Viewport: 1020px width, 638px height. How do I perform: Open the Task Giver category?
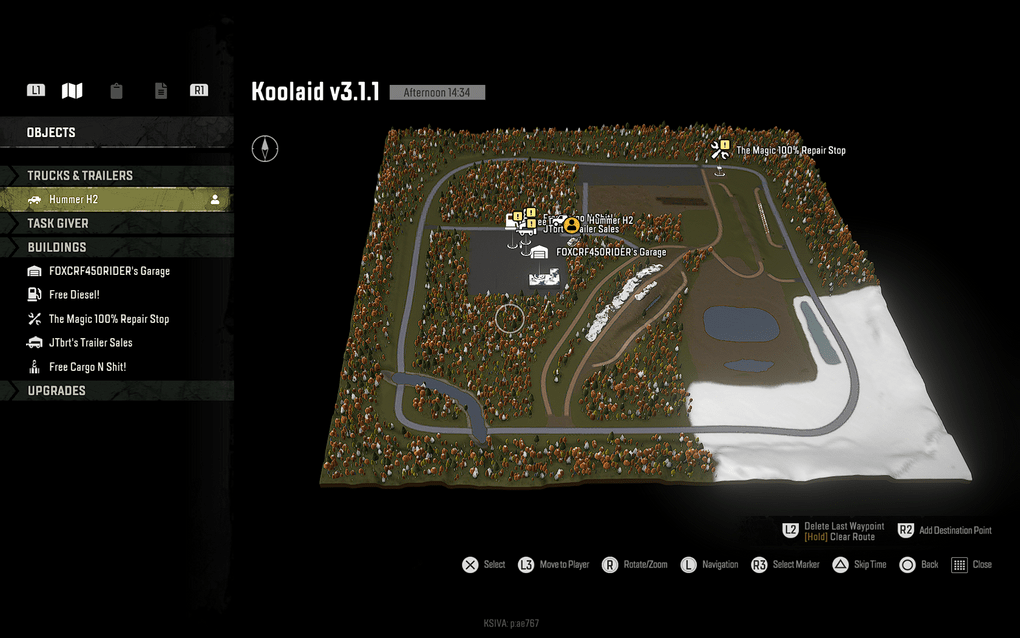(58, 223)
